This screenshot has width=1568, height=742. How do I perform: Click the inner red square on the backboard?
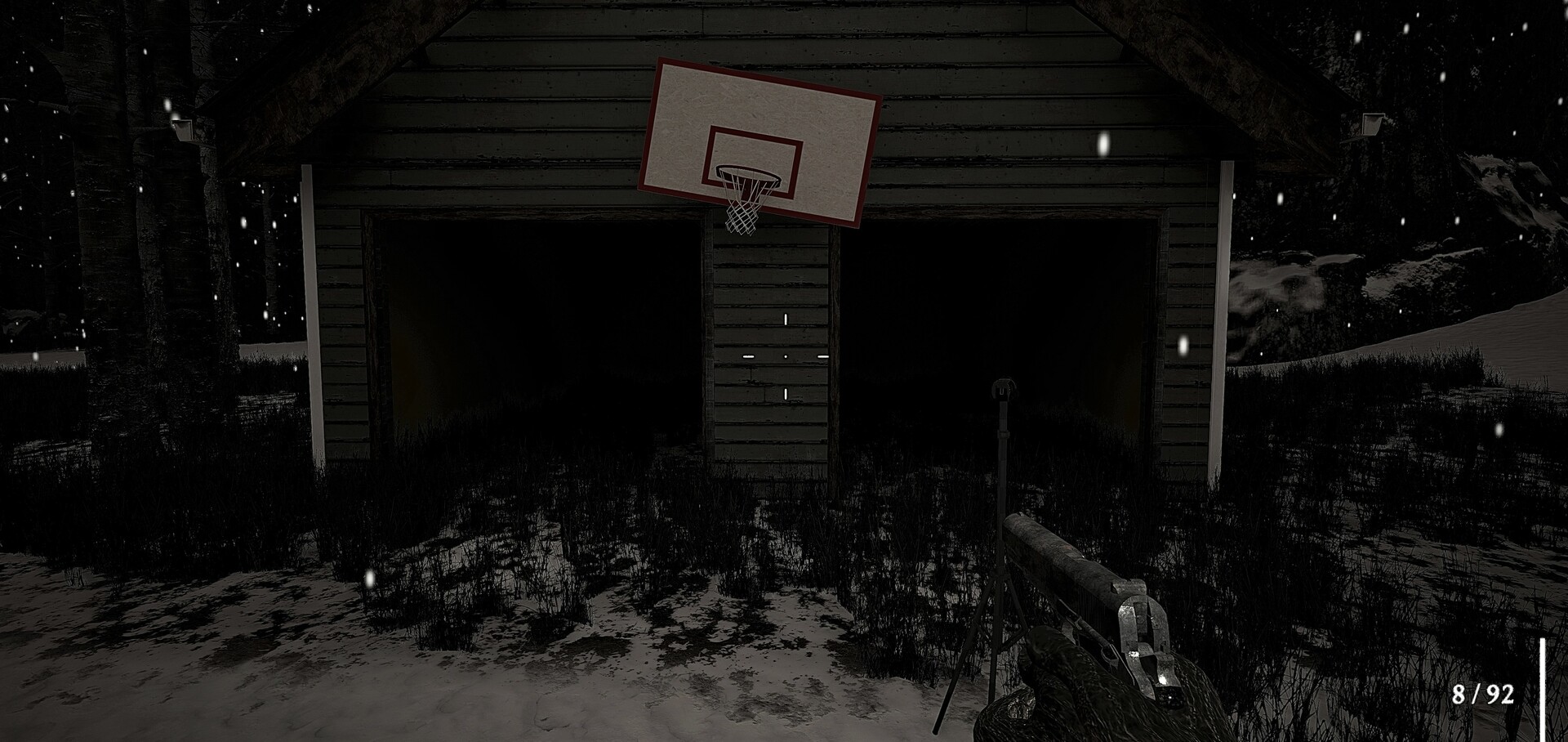pyautogui.click(x=751, y=159)
